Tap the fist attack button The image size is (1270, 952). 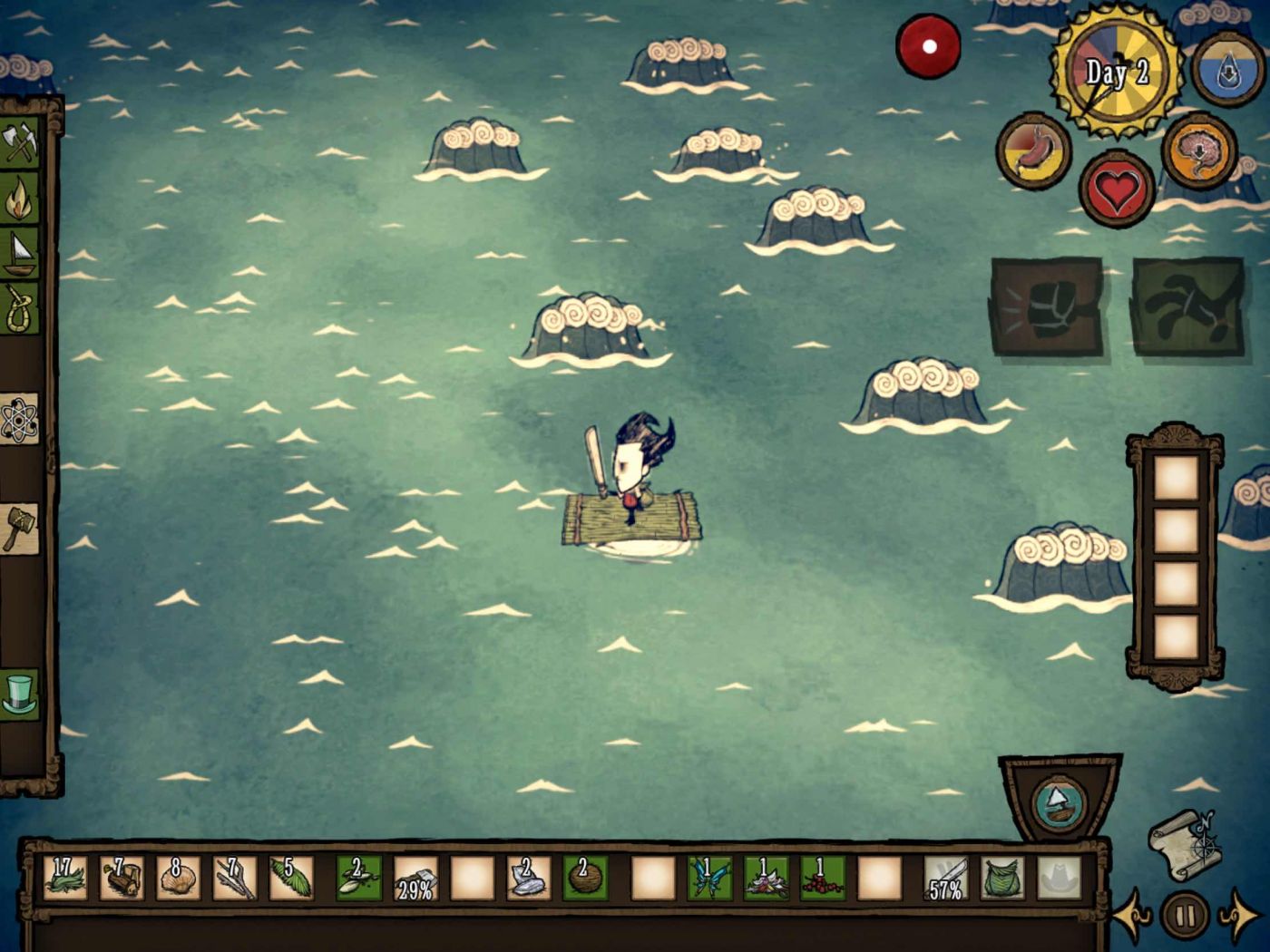coord(1047,306)
